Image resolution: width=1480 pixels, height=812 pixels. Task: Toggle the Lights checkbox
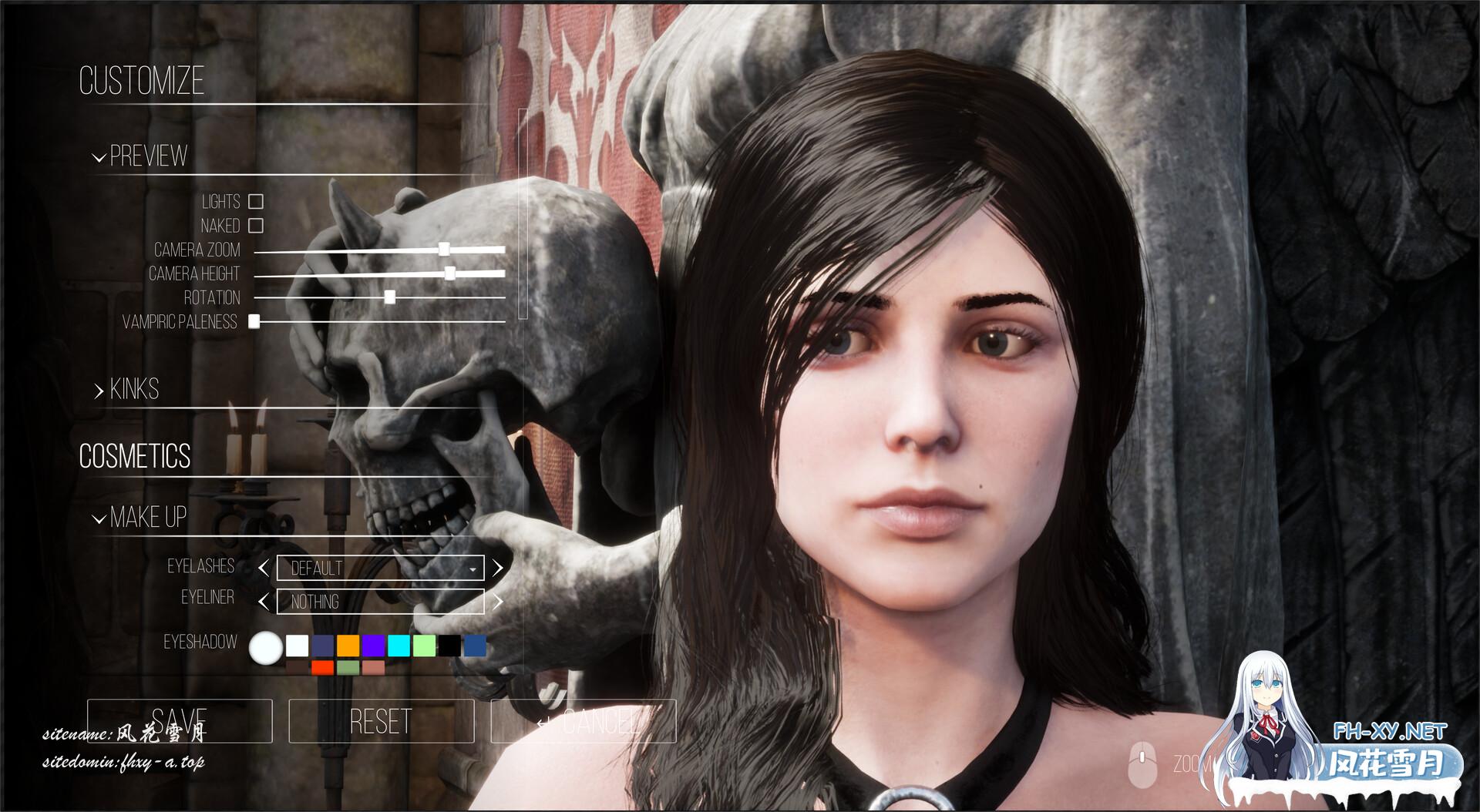pos(256,202)
